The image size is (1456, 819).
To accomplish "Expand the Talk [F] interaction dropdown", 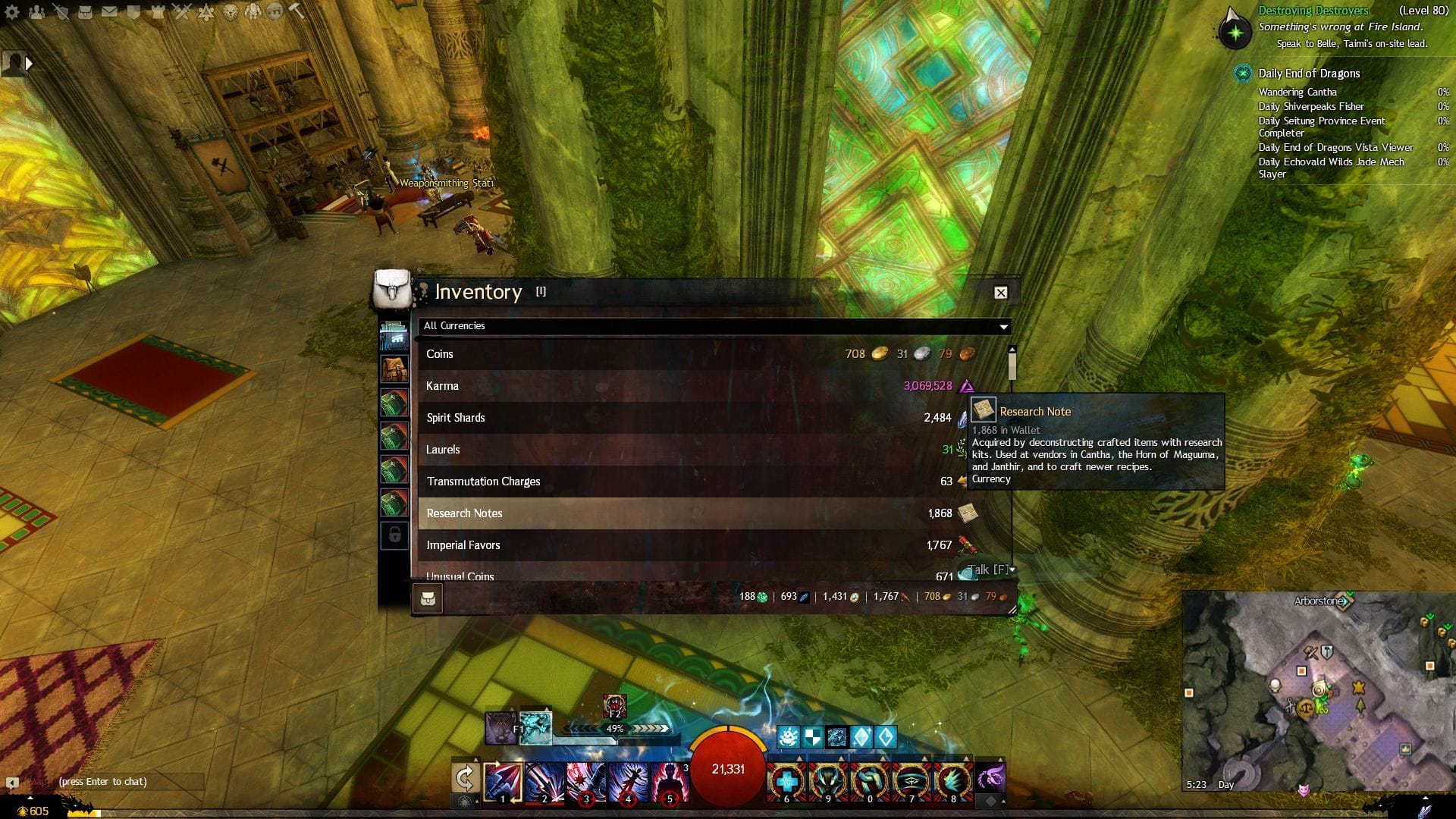I will tap(1012, 570).
